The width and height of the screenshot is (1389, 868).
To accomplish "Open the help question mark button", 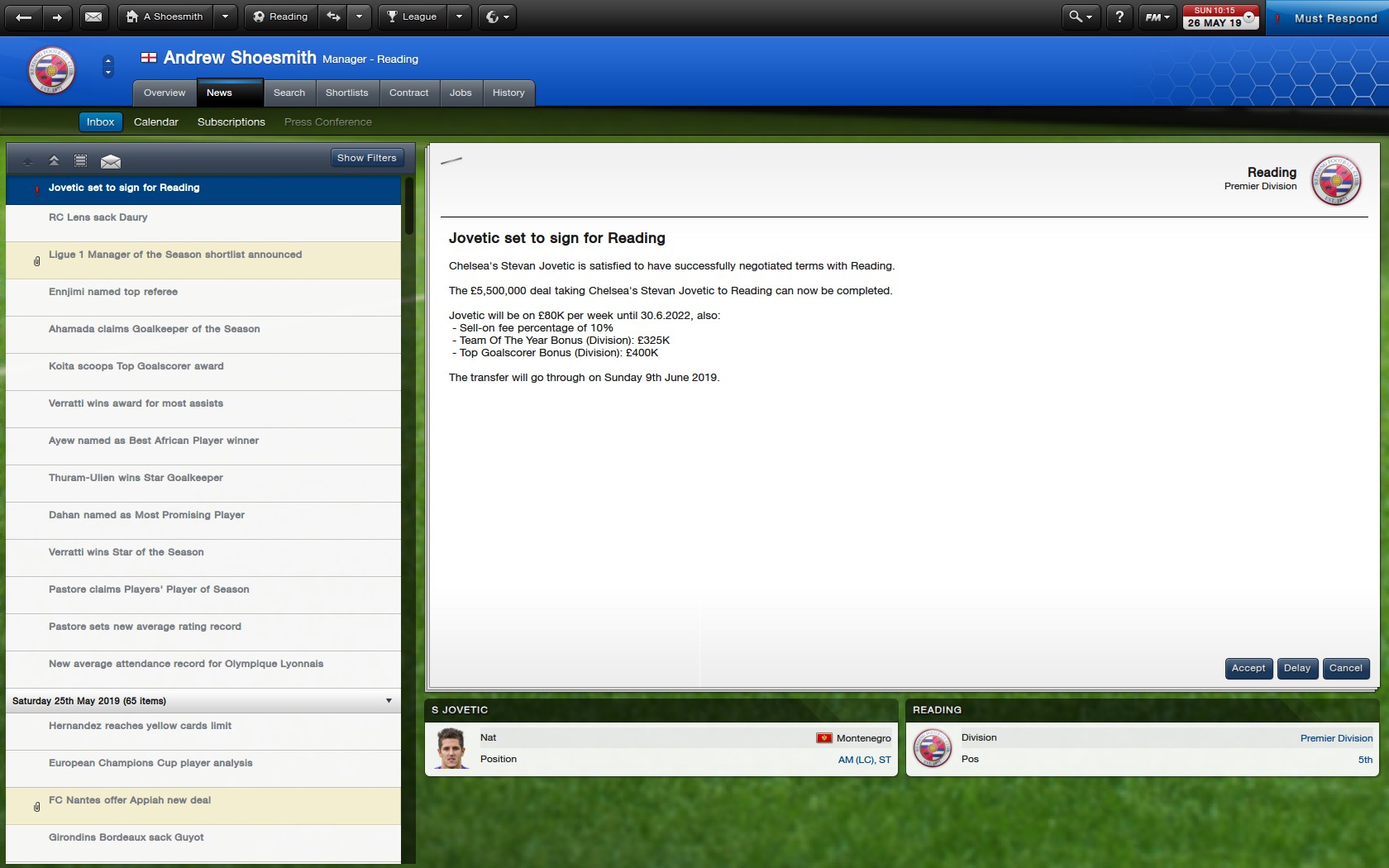I will pyautogui.click(x=1119, y=17).
